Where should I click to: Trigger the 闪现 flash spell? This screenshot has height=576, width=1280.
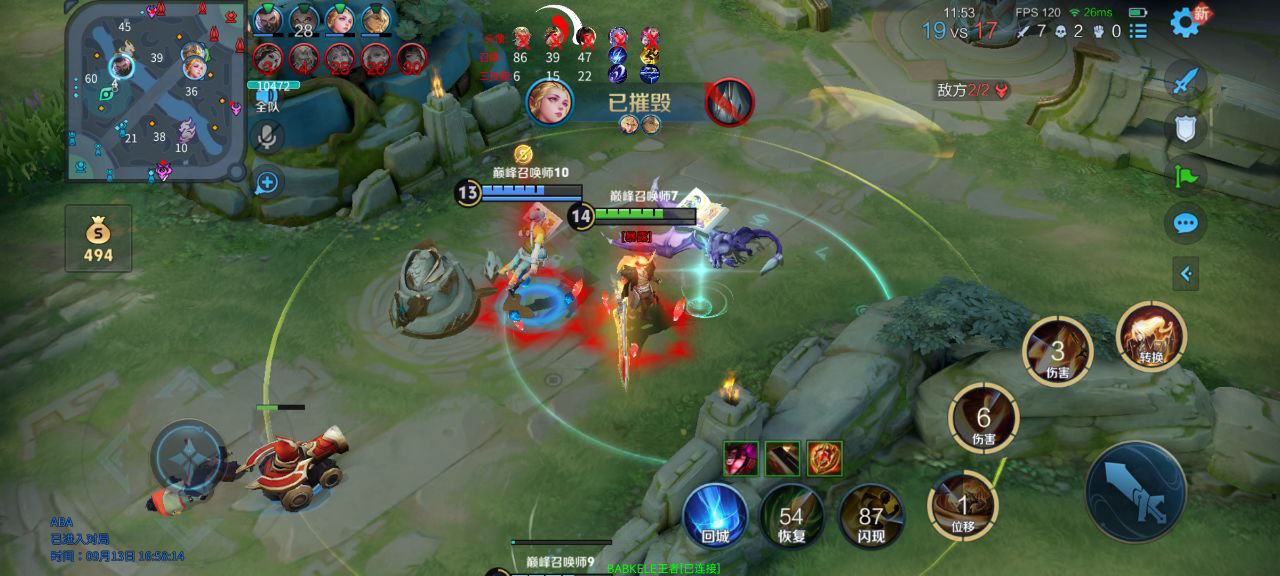point(870,516)
